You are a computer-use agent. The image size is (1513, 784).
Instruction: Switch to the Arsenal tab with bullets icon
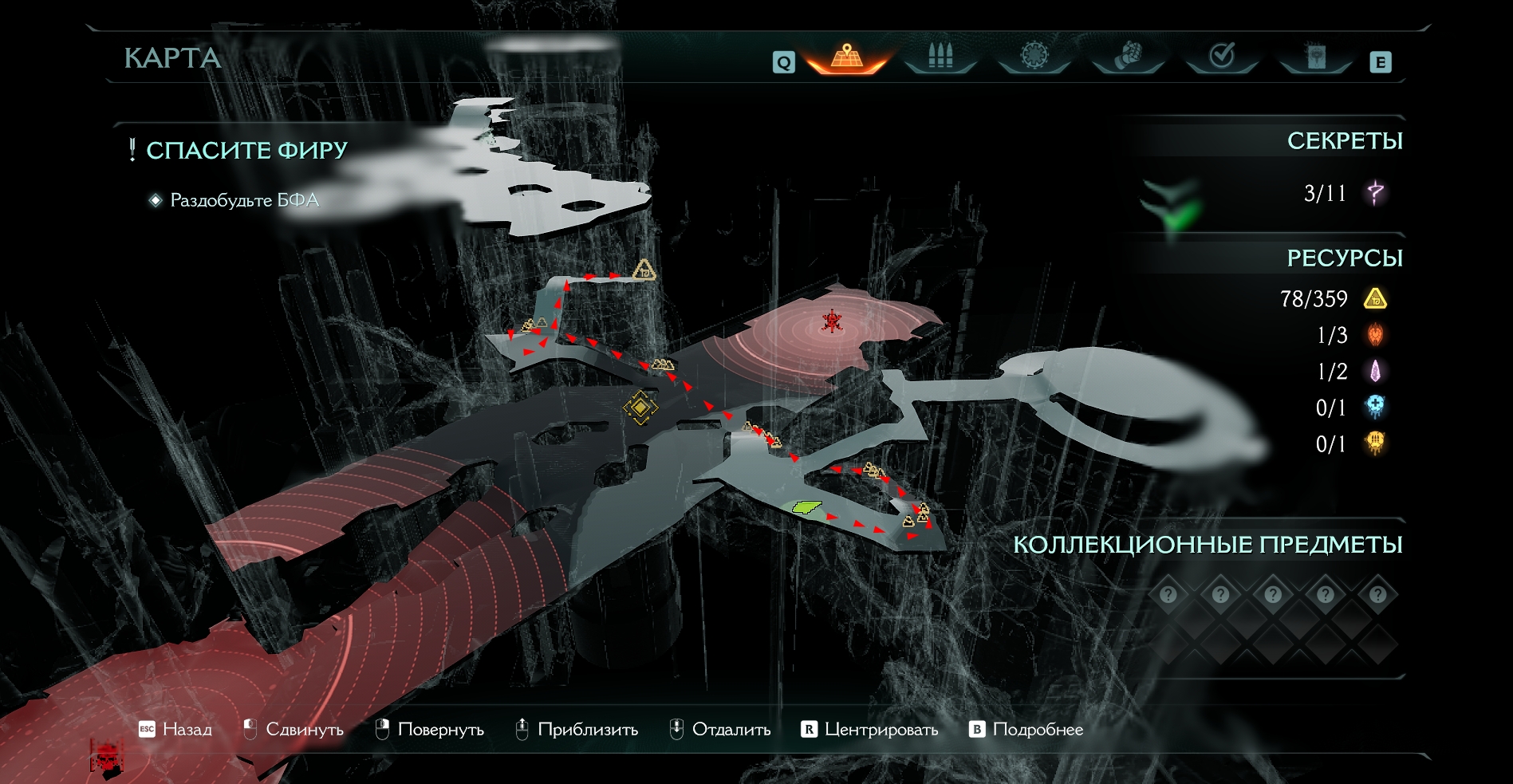click(x=940, y=57)
